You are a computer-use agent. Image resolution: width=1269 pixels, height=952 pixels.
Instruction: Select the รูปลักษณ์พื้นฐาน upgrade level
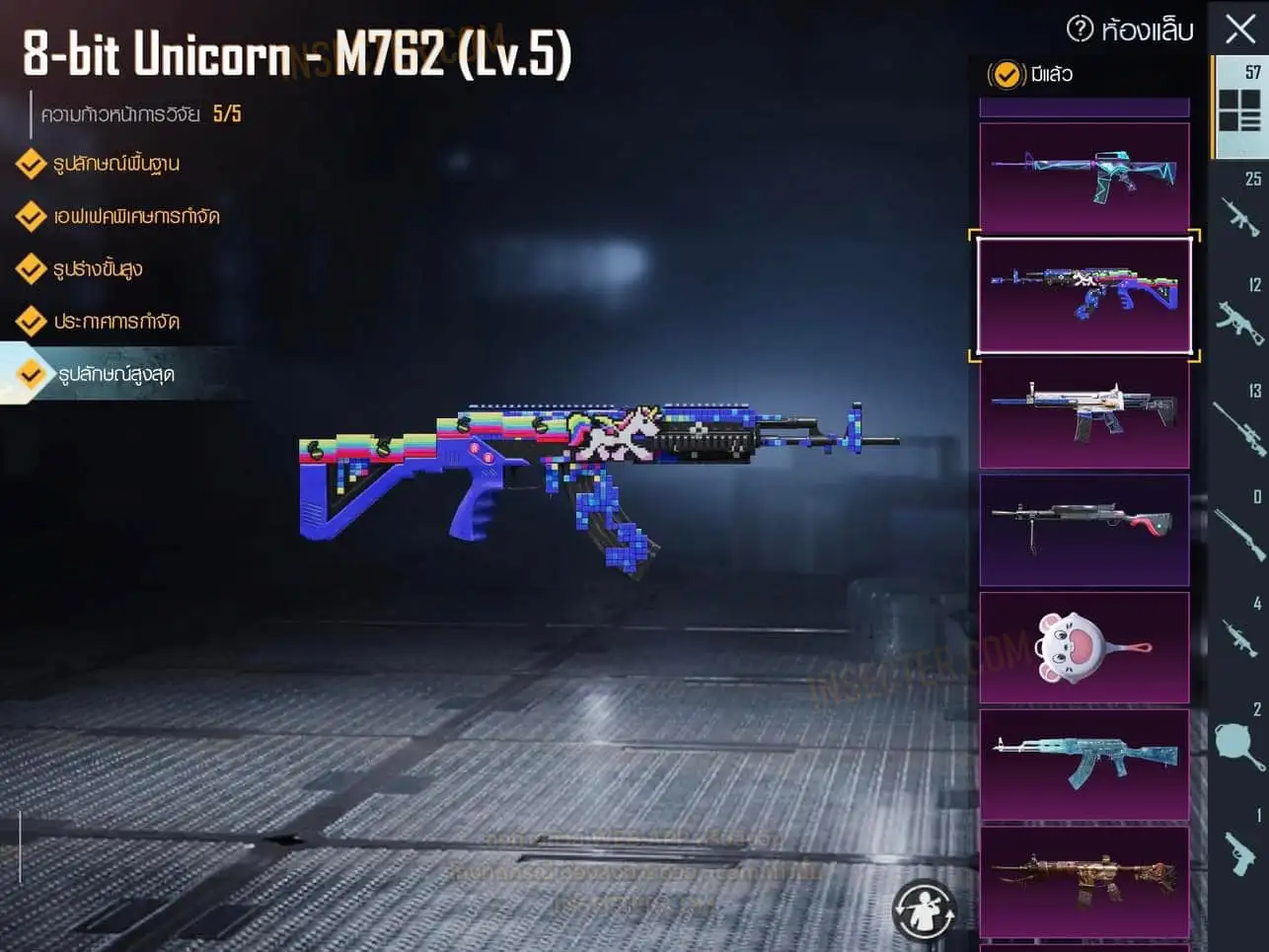coord(115,164)
